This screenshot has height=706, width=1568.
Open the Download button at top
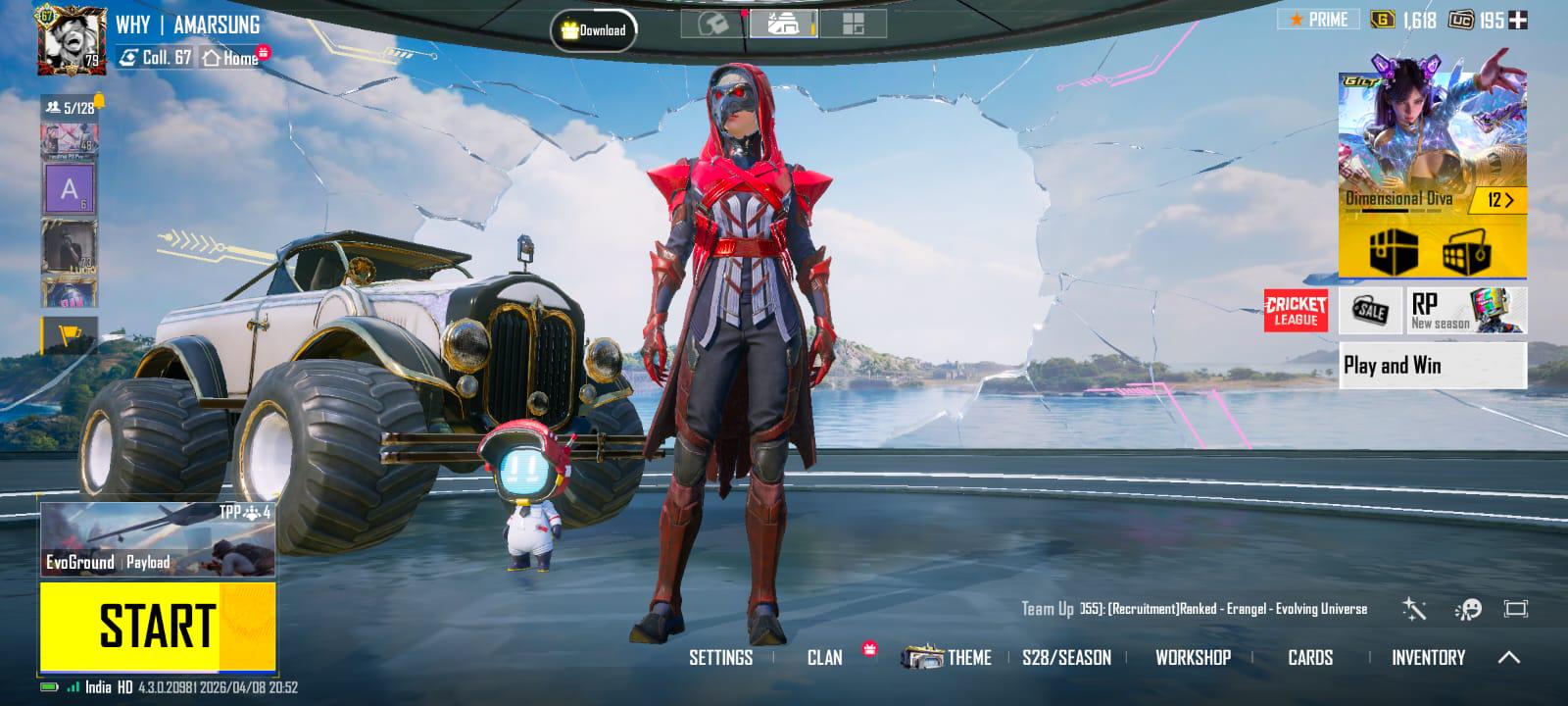(x=594, y=30)
